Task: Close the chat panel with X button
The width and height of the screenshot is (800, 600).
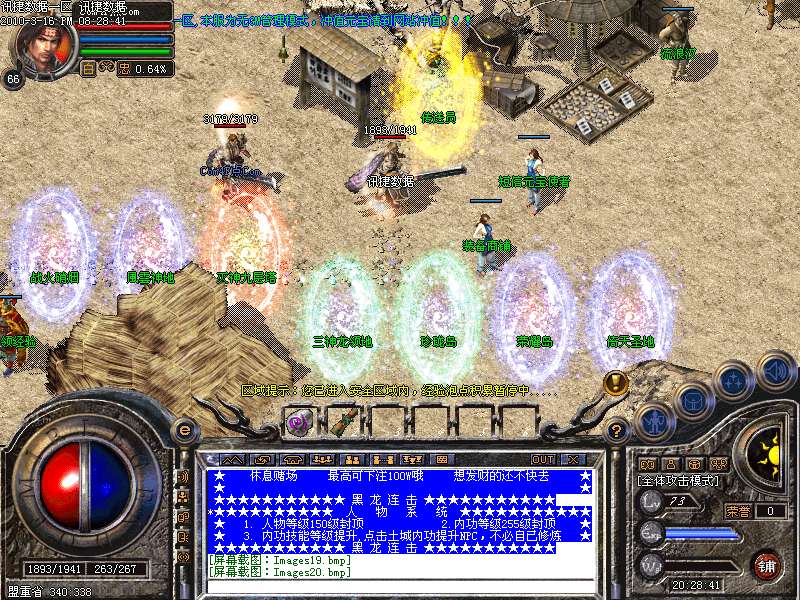Action: click(573, 460)
